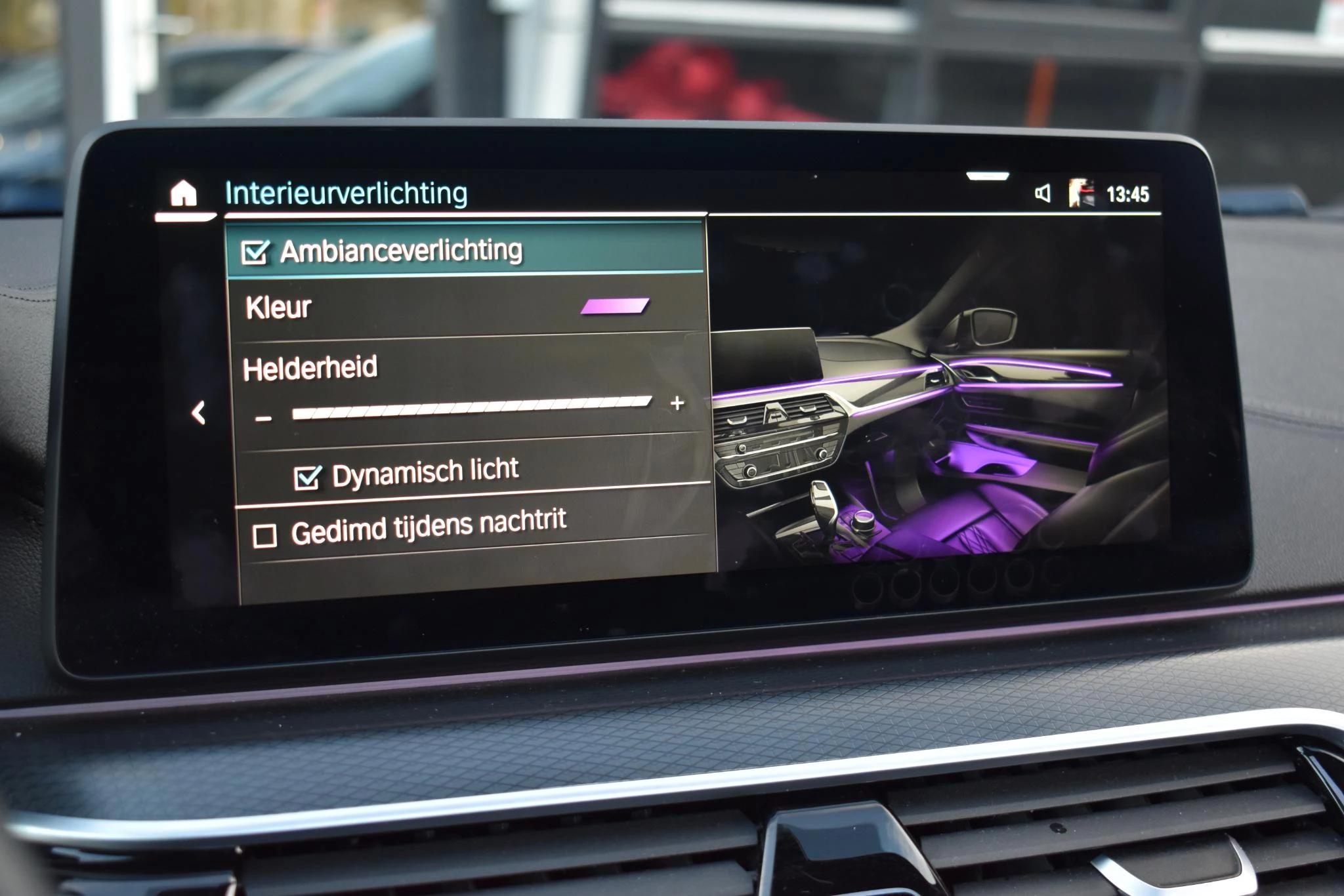
Task: Pick the purple color swatch
Action: pos(616,304)
